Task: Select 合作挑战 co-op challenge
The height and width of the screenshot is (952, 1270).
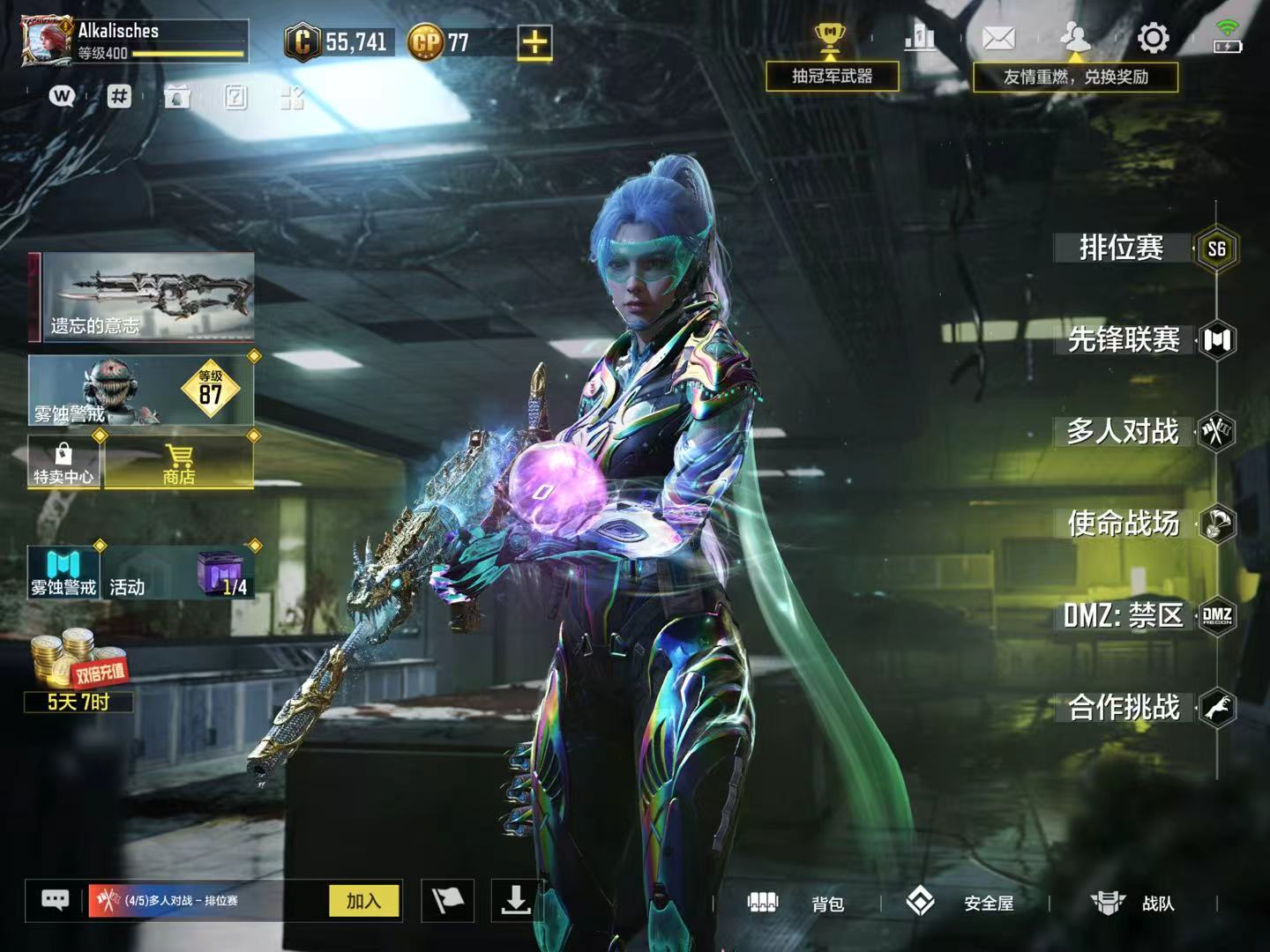Action: 1124,707
